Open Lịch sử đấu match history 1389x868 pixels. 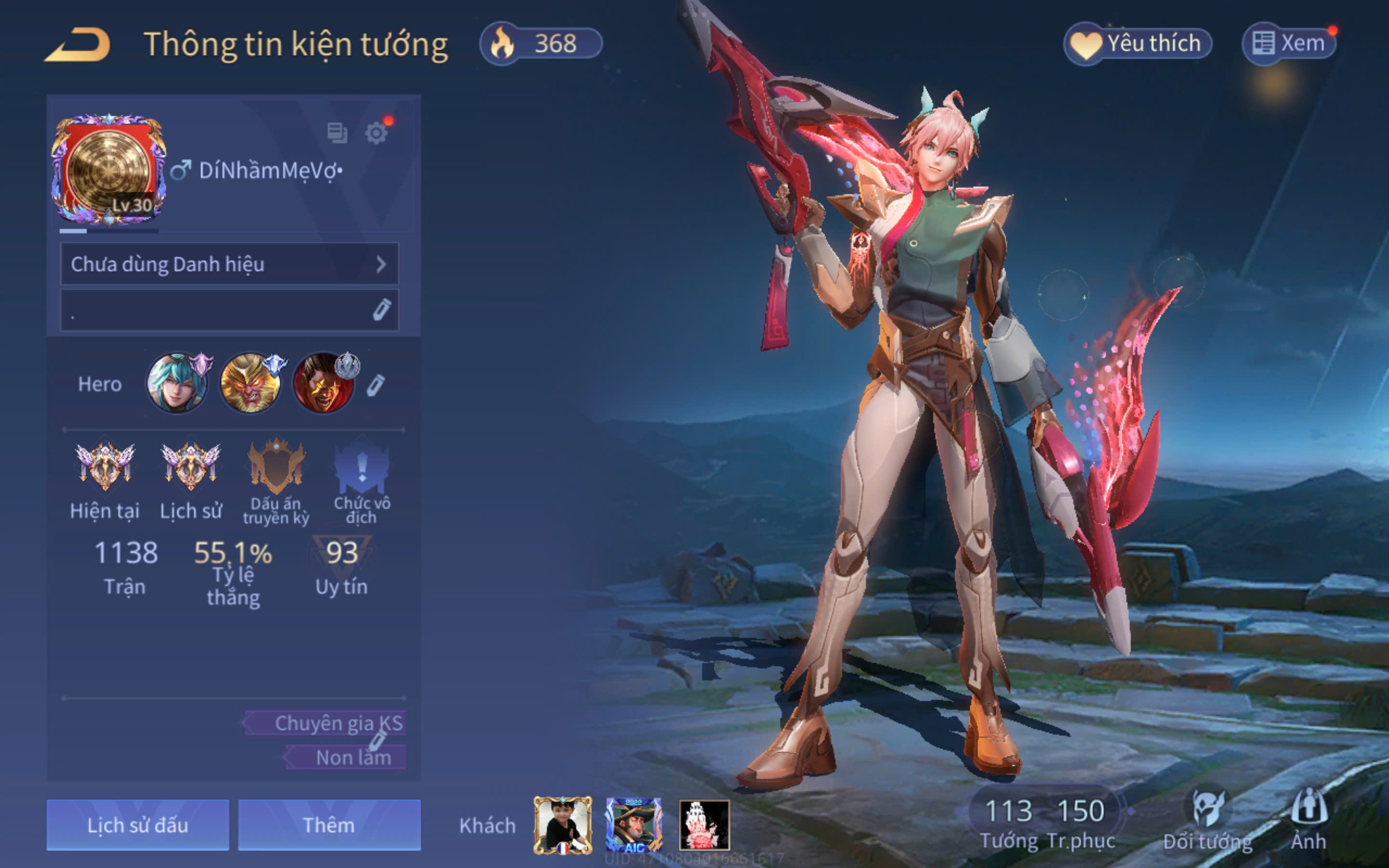(x=138, y=825)
